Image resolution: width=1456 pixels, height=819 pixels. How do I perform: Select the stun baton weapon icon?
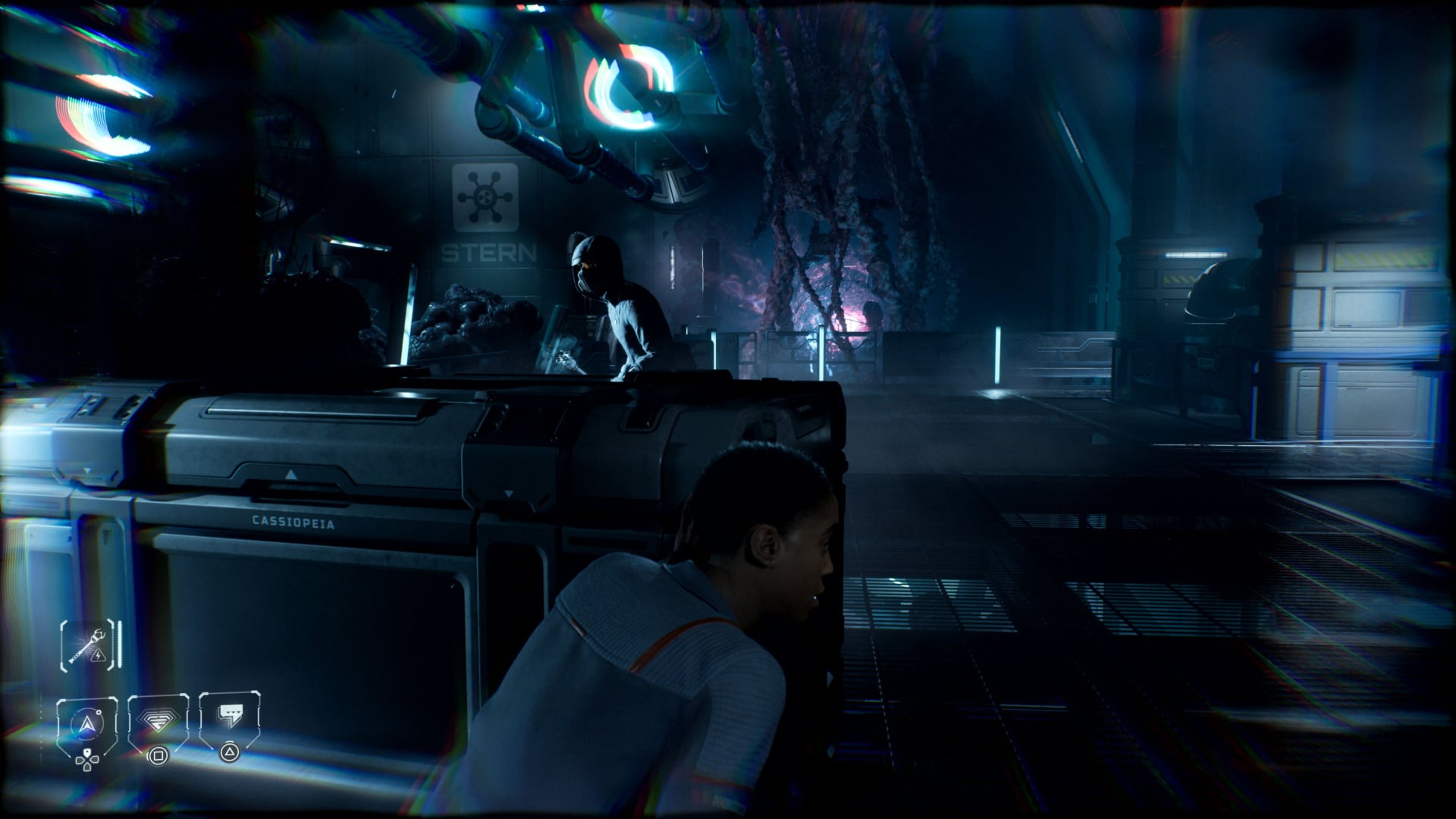tap(83, 642)
